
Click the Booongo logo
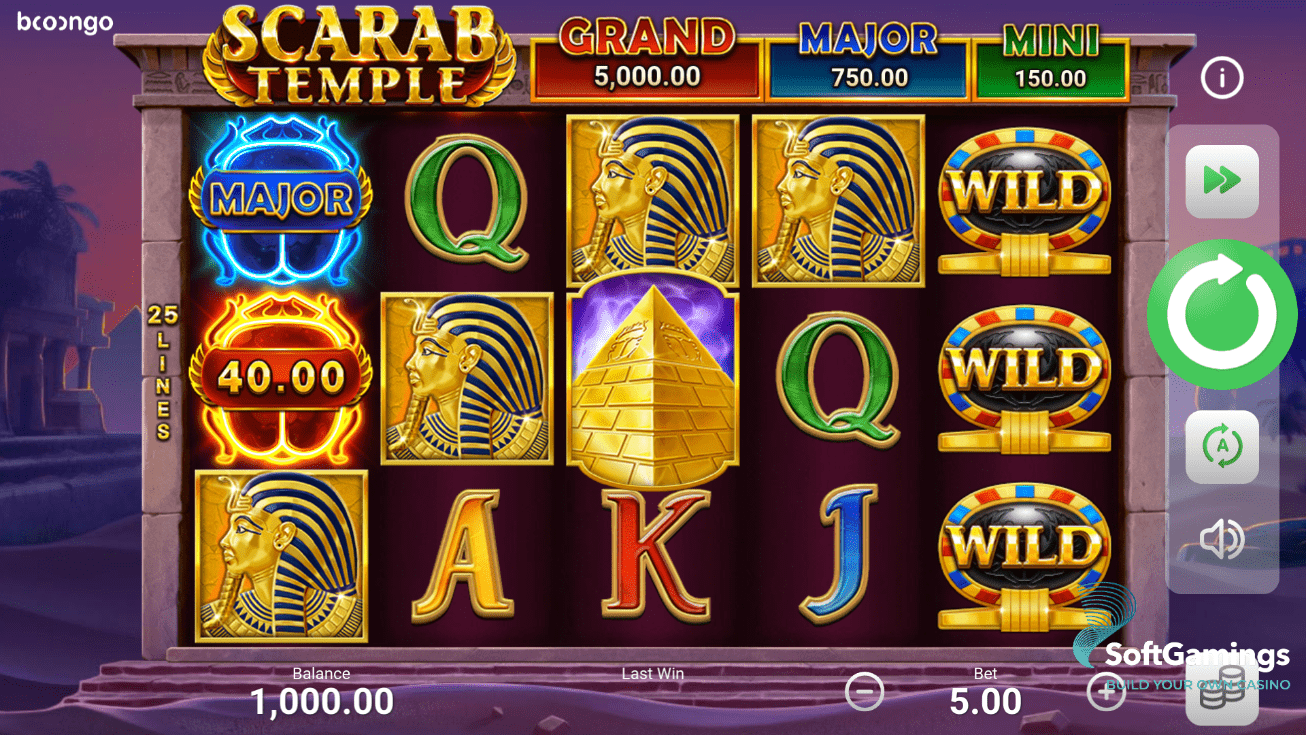[x=62, y=22]
